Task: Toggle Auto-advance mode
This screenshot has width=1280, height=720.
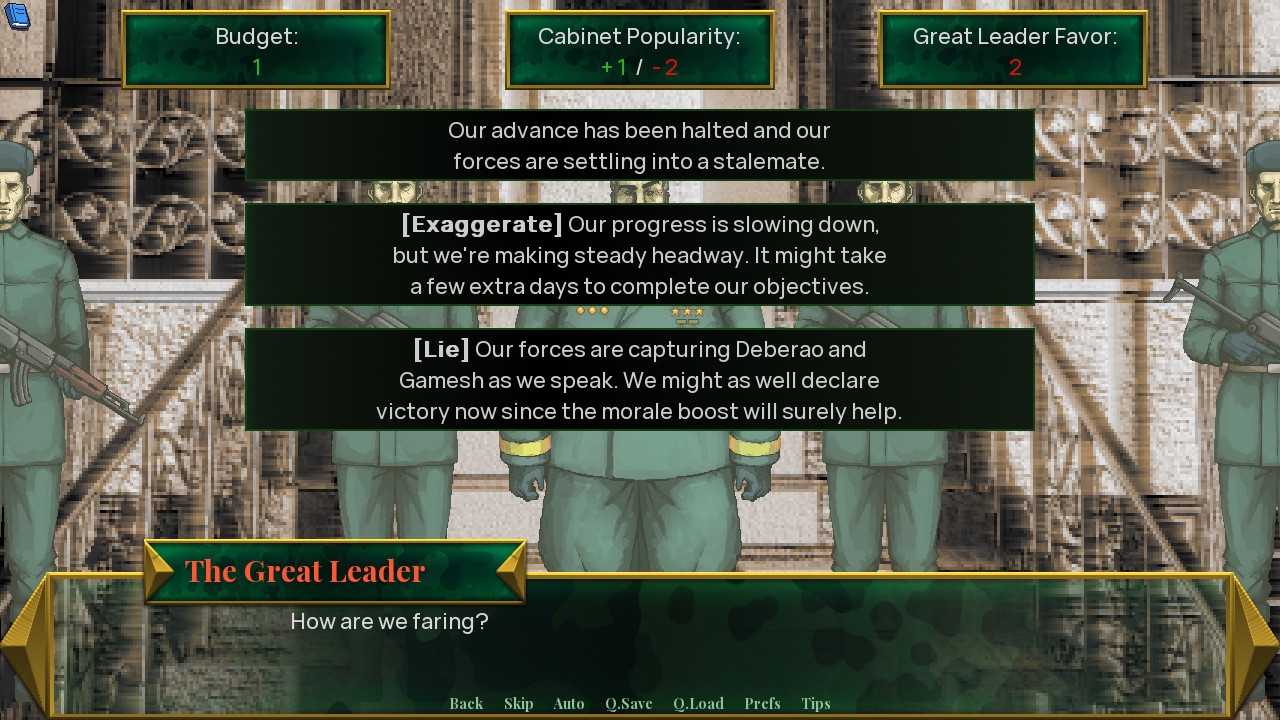Action: point(568,703)
